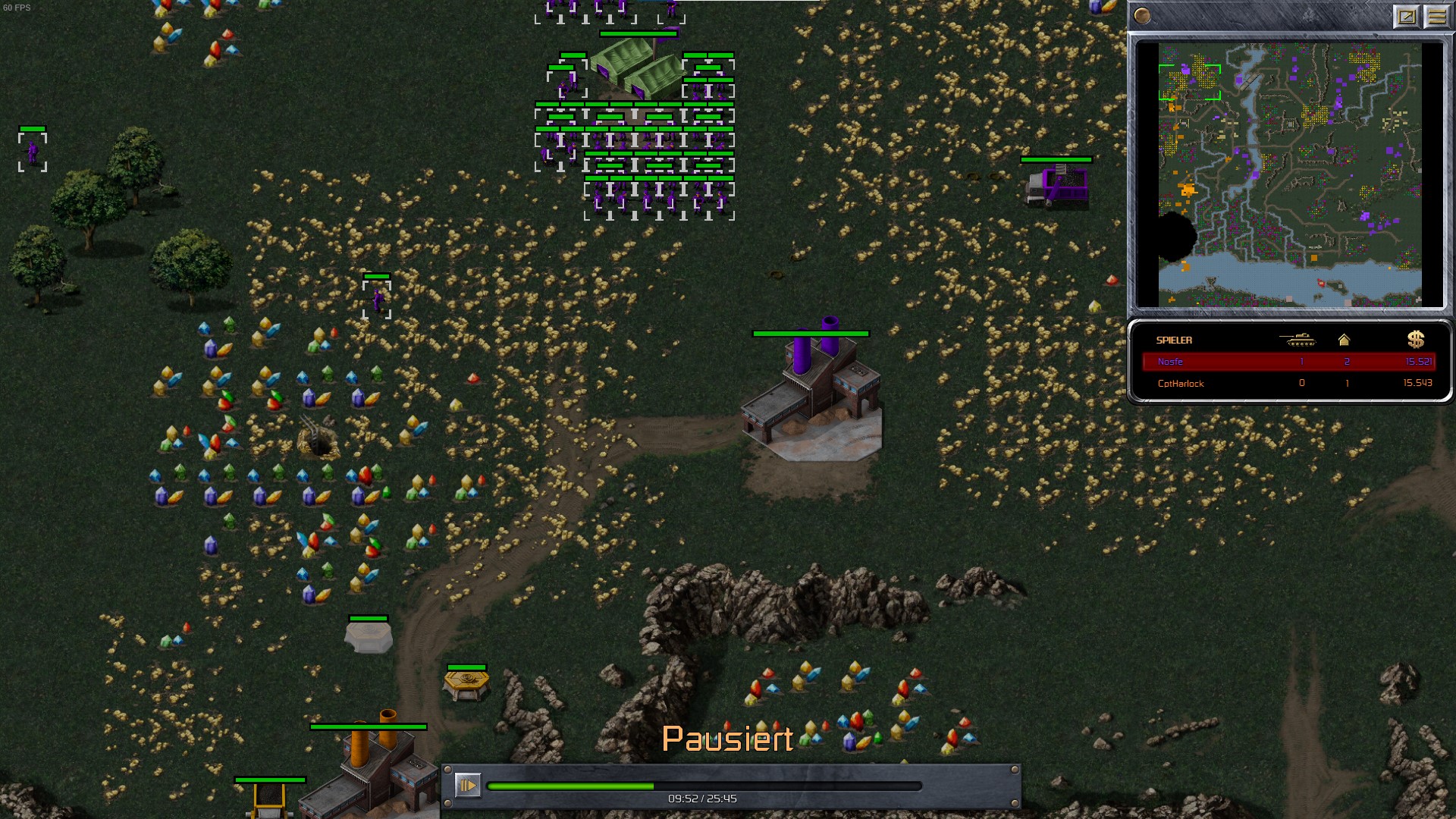1456x819 pixels.
Task: Click the house buildings column header
Action: [1344, 340]
